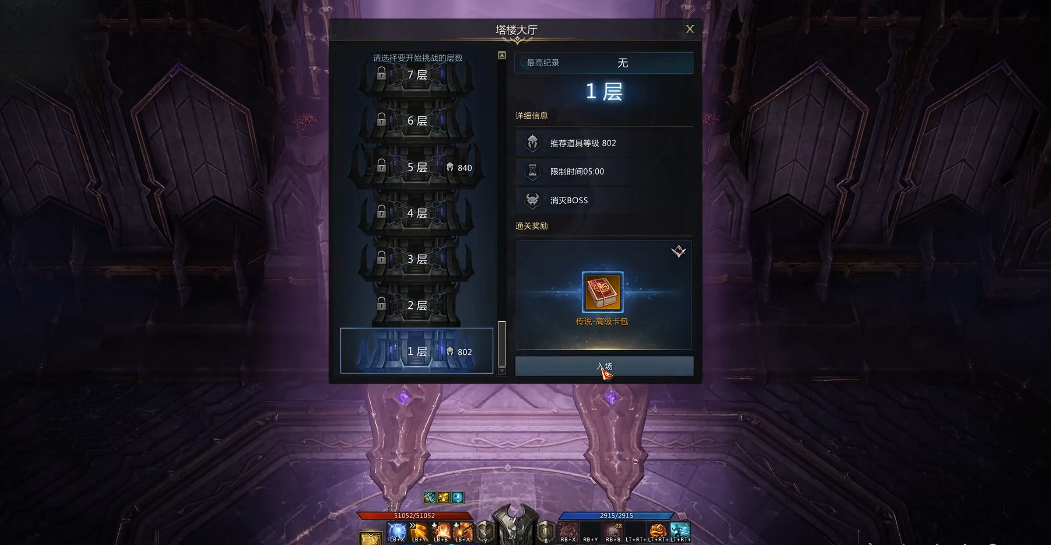Choose the locked 2层 floor

(x=417, y=305)
